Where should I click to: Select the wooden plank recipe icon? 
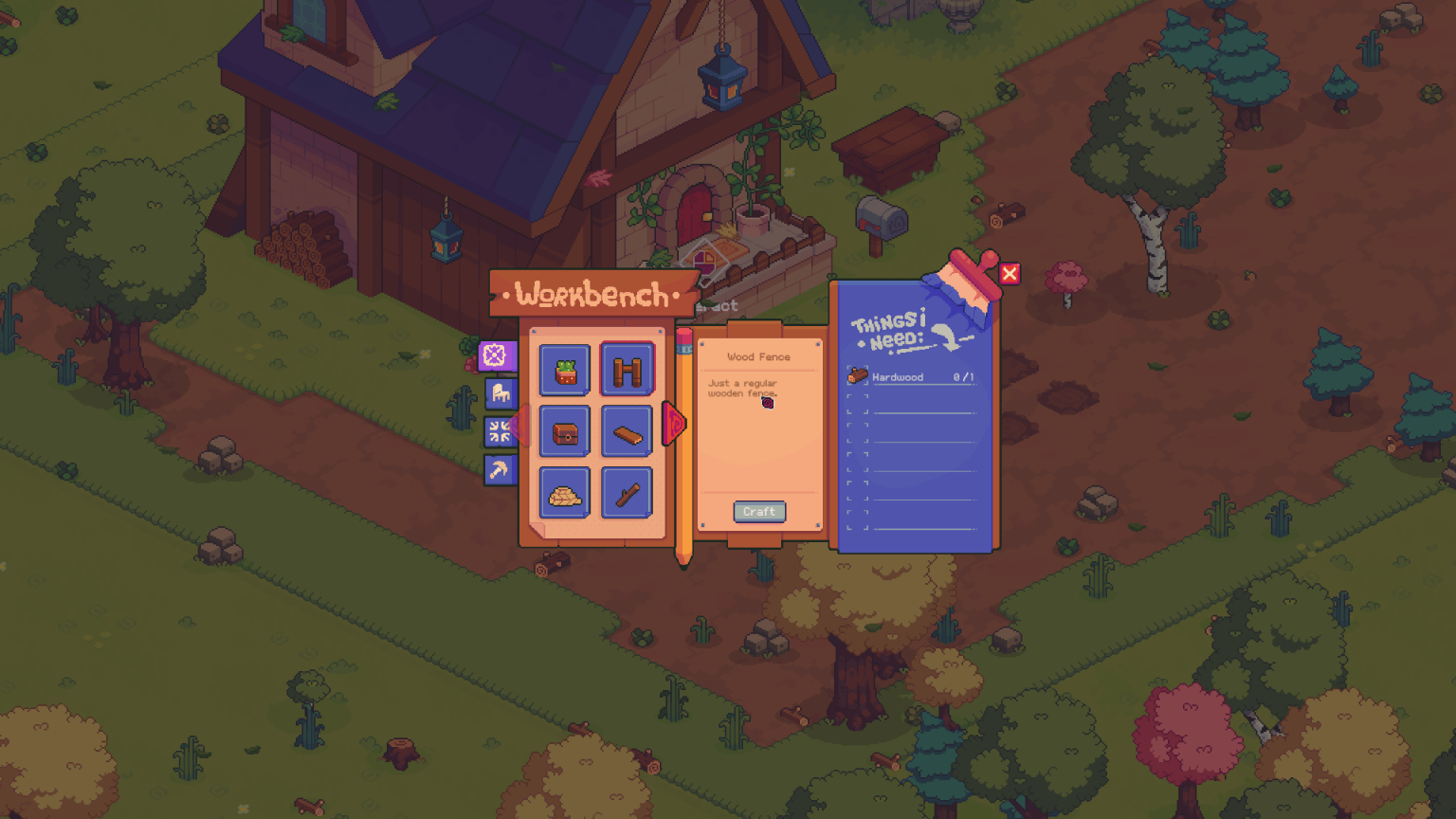click(627, 431)
